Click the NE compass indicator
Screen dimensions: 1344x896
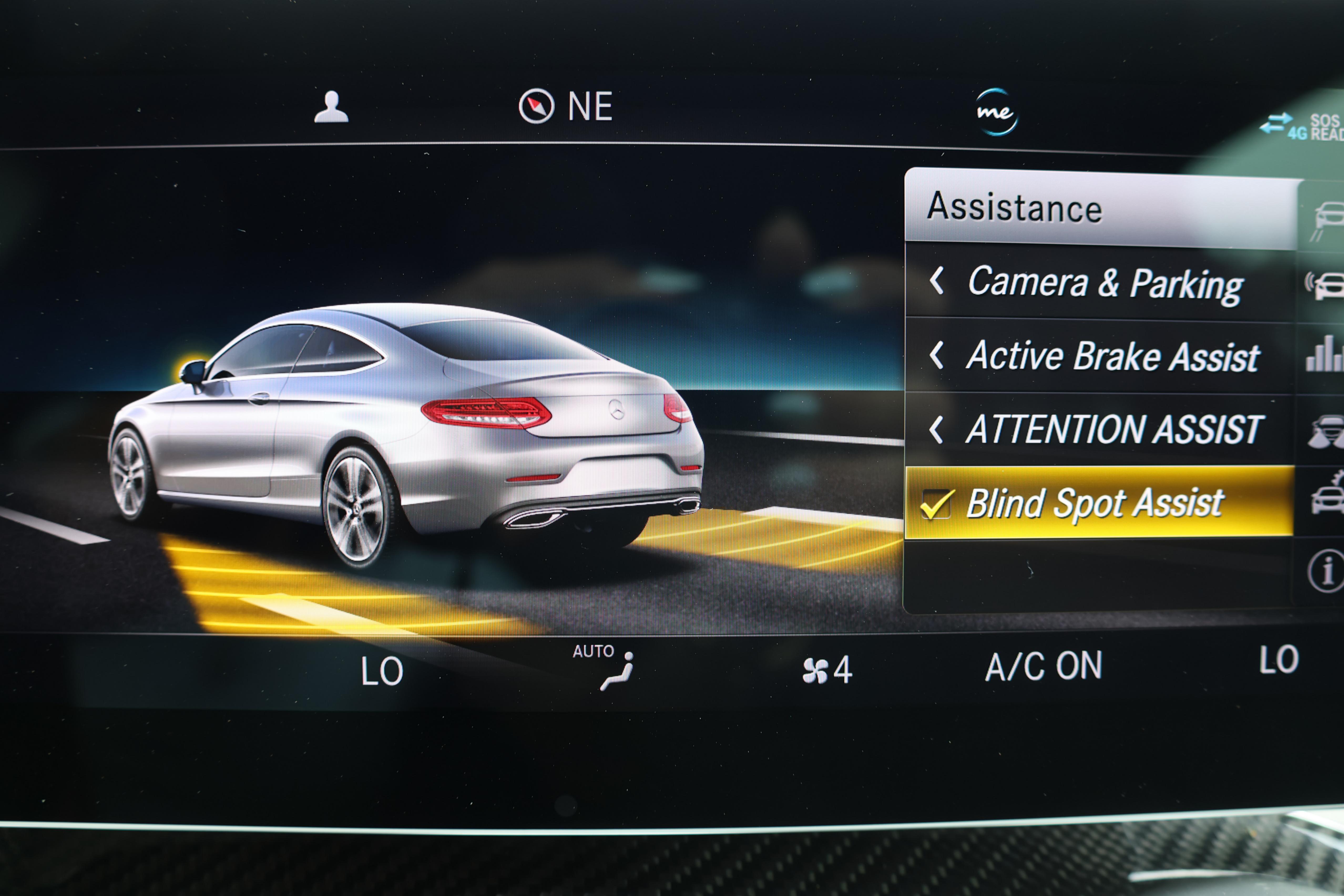pos(565,106)
